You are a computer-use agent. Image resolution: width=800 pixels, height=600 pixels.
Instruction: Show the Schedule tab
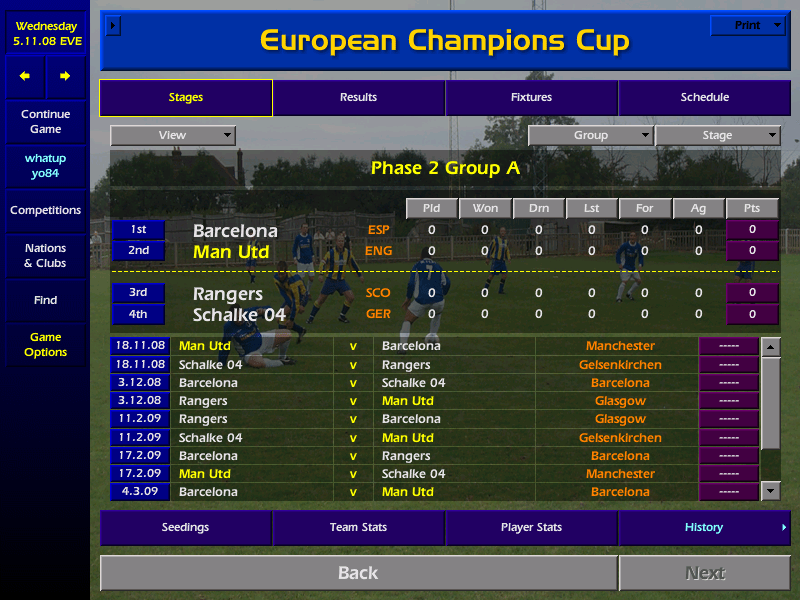[704, 97]
